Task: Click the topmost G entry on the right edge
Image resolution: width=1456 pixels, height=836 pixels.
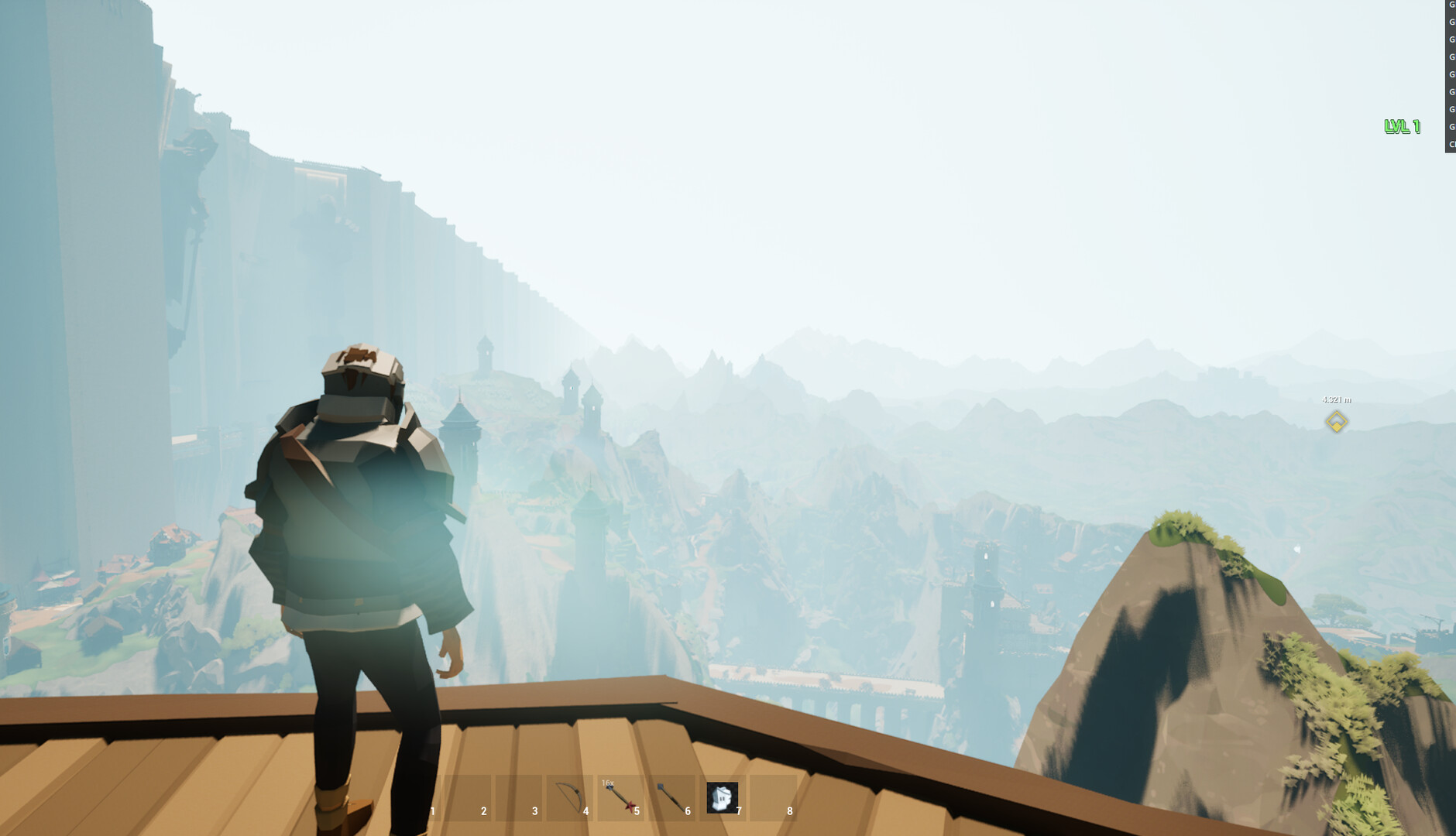Action: pyautogui.click(x=1451, y=6)
